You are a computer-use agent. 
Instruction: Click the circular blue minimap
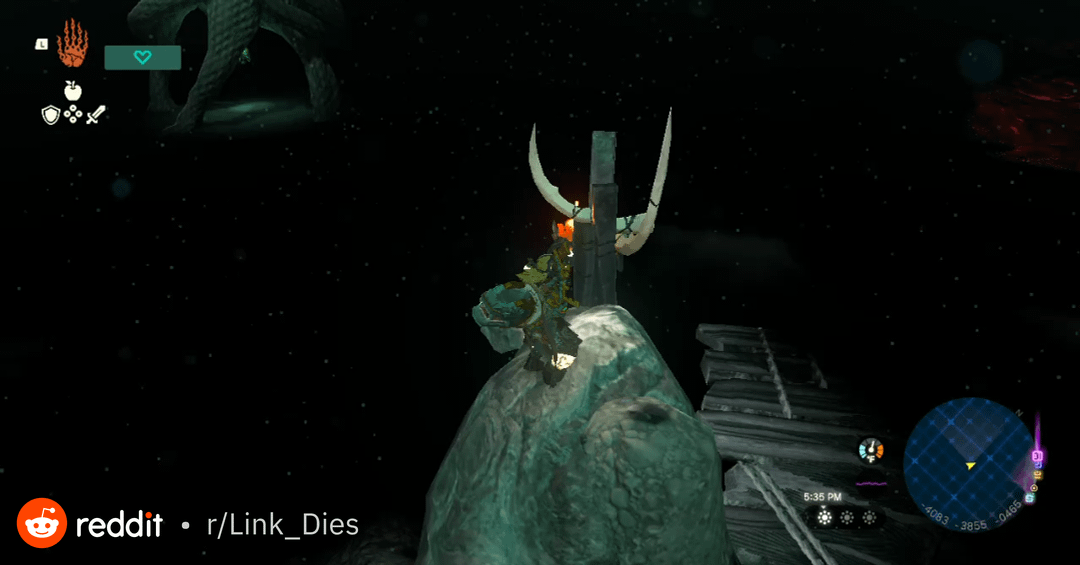pos(968,462)
